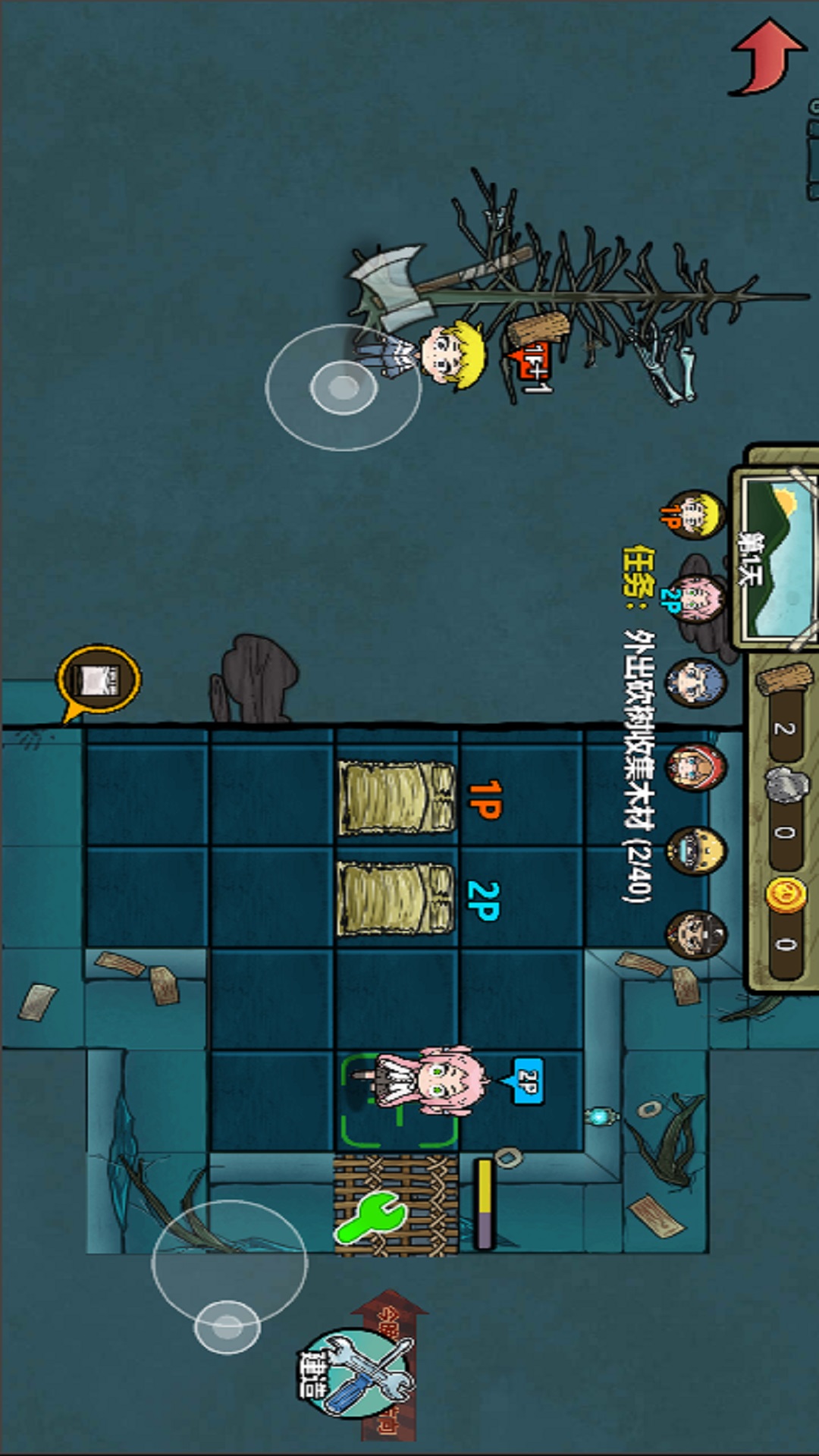Pick the masked yellow-haired character portrait

click(695, 851)
